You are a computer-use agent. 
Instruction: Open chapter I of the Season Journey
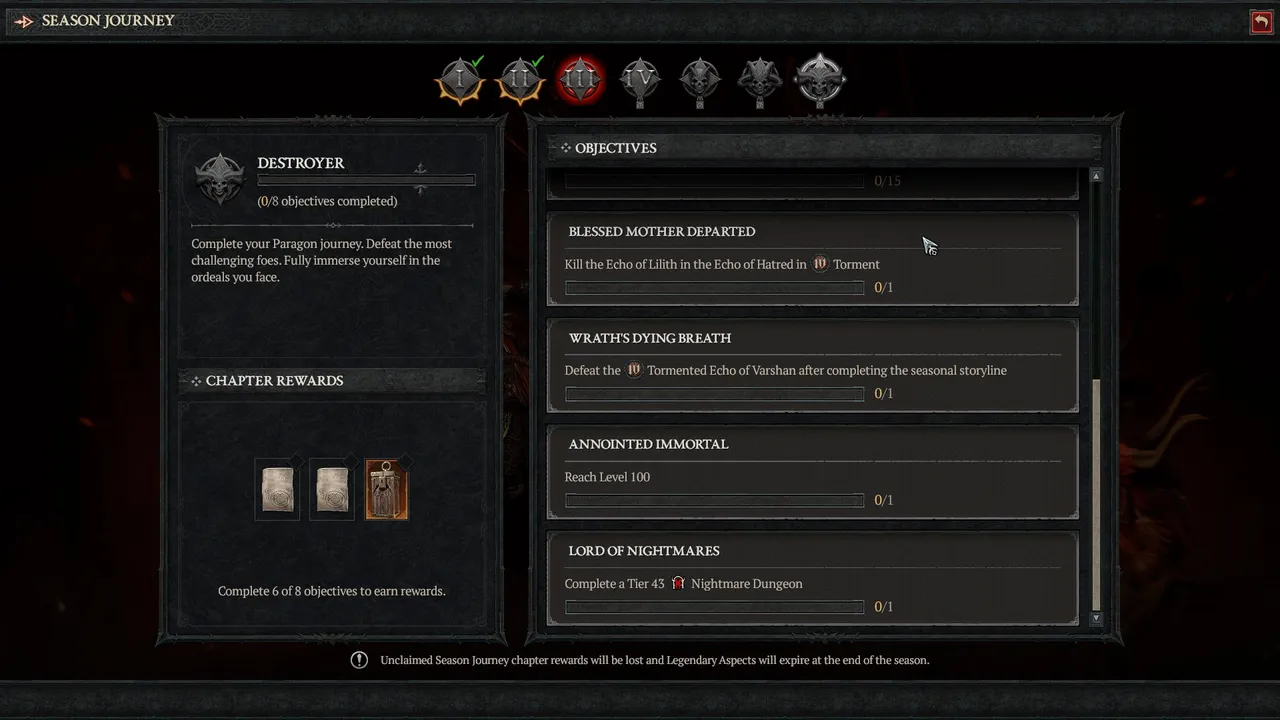coord(460,80)
